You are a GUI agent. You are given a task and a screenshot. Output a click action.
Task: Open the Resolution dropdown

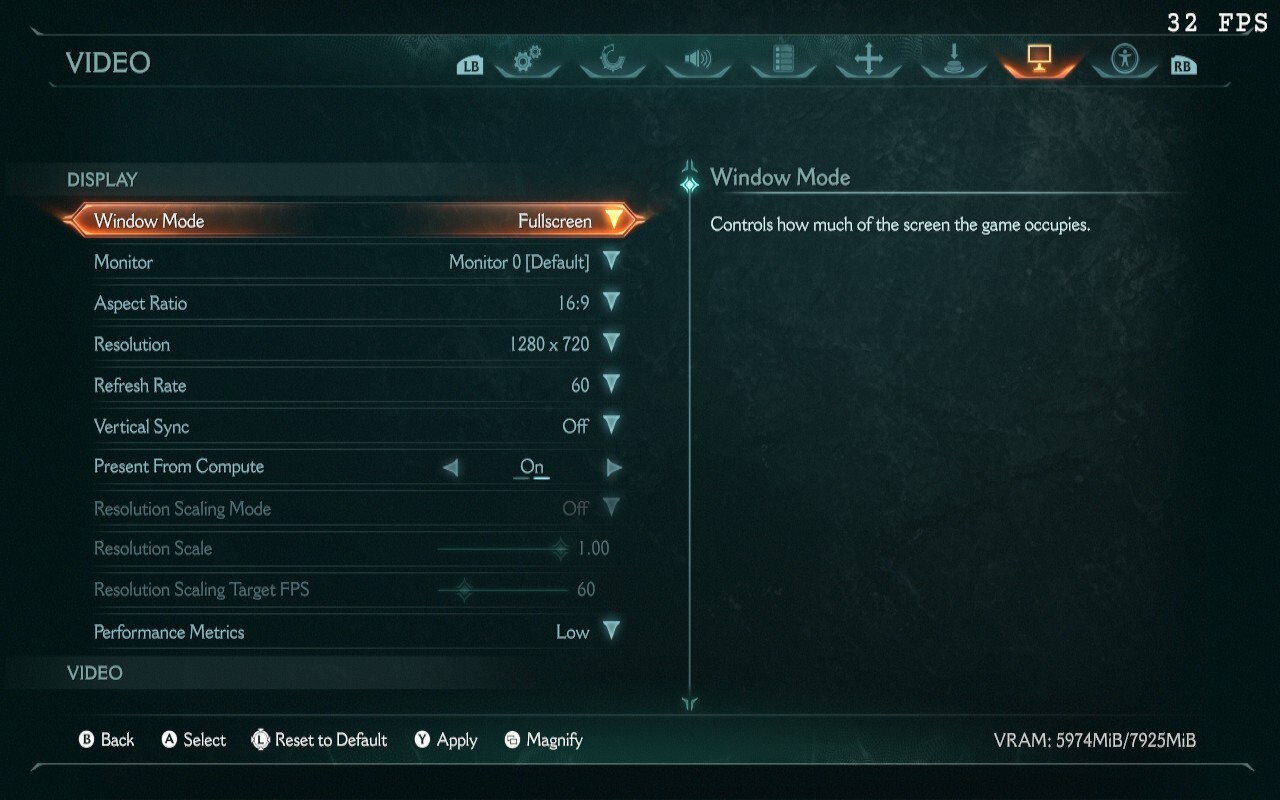tap(611, 343)
